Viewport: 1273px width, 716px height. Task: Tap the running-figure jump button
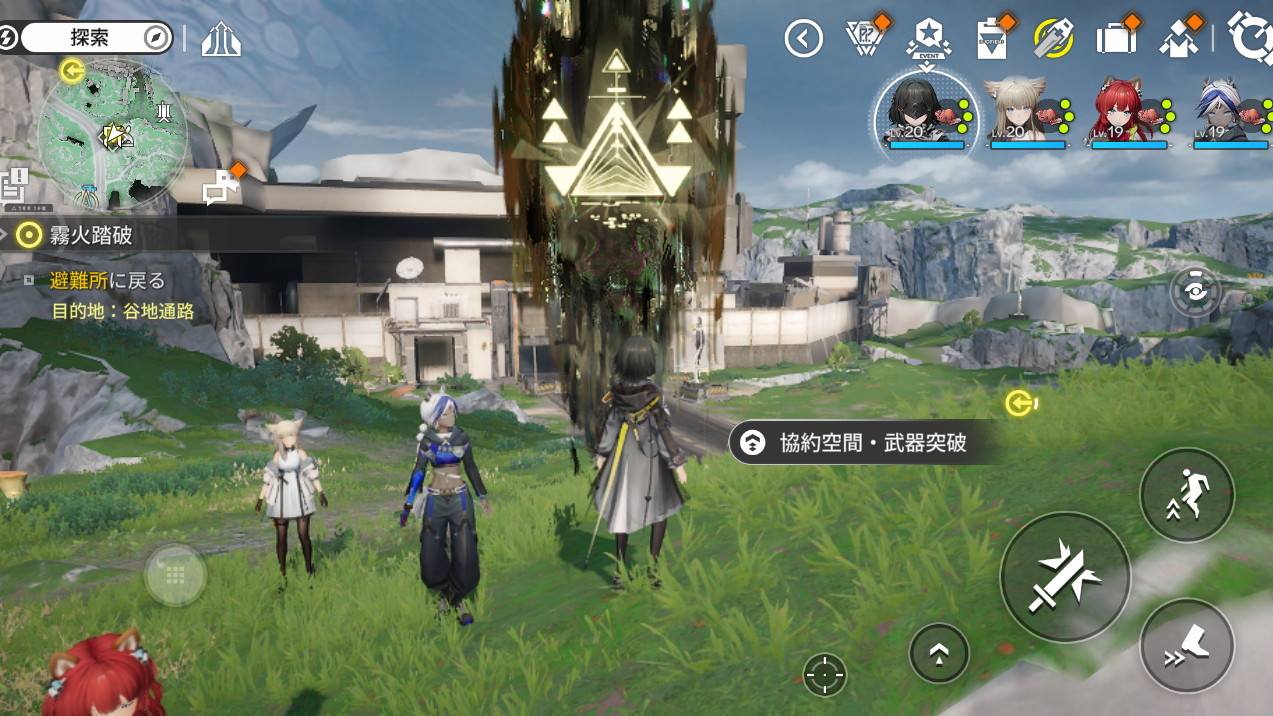coord(1187,495)
